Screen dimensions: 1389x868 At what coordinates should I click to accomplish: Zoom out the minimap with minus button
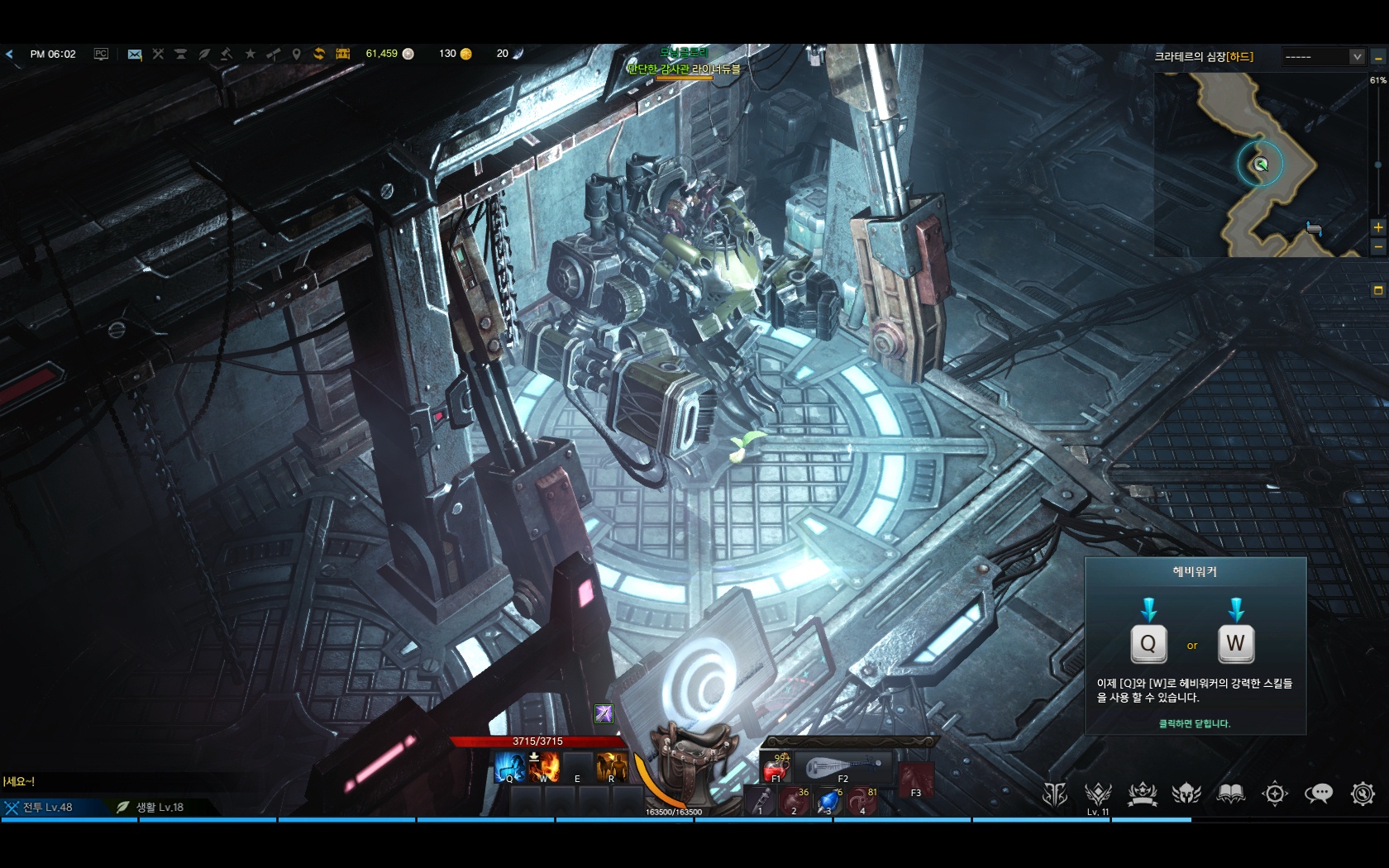[x=1377, y=247]
